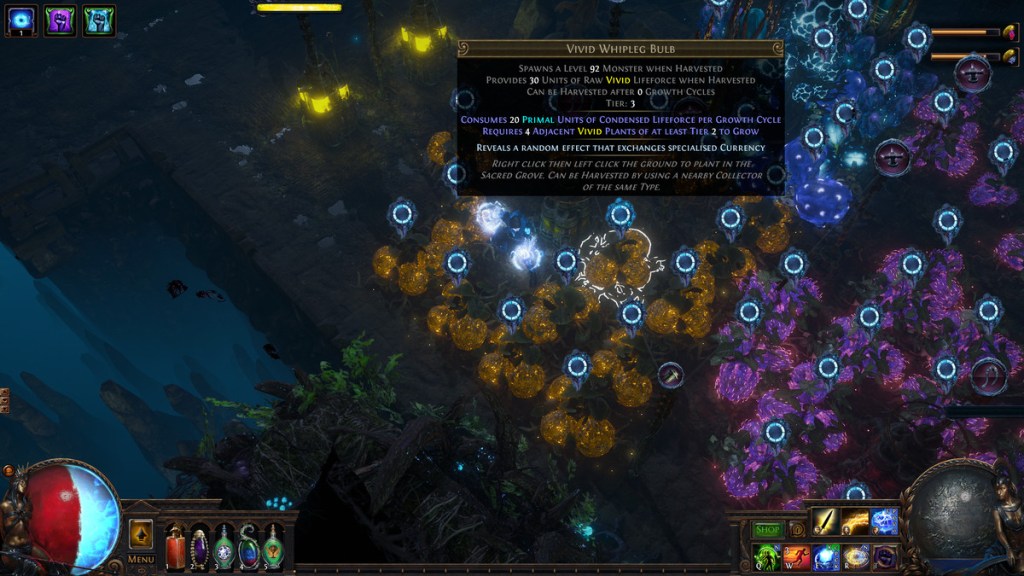The width and height of the screenshot is (1024, 576).
Task: Open the green Shop button
Action: [x=768, y=529]
